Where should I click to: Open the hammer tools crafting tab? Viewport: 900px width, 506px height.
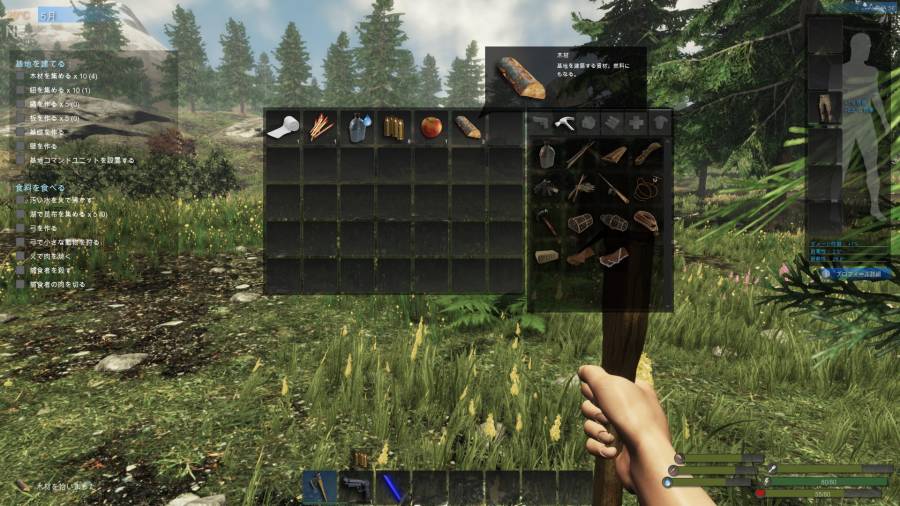point(565,122)
